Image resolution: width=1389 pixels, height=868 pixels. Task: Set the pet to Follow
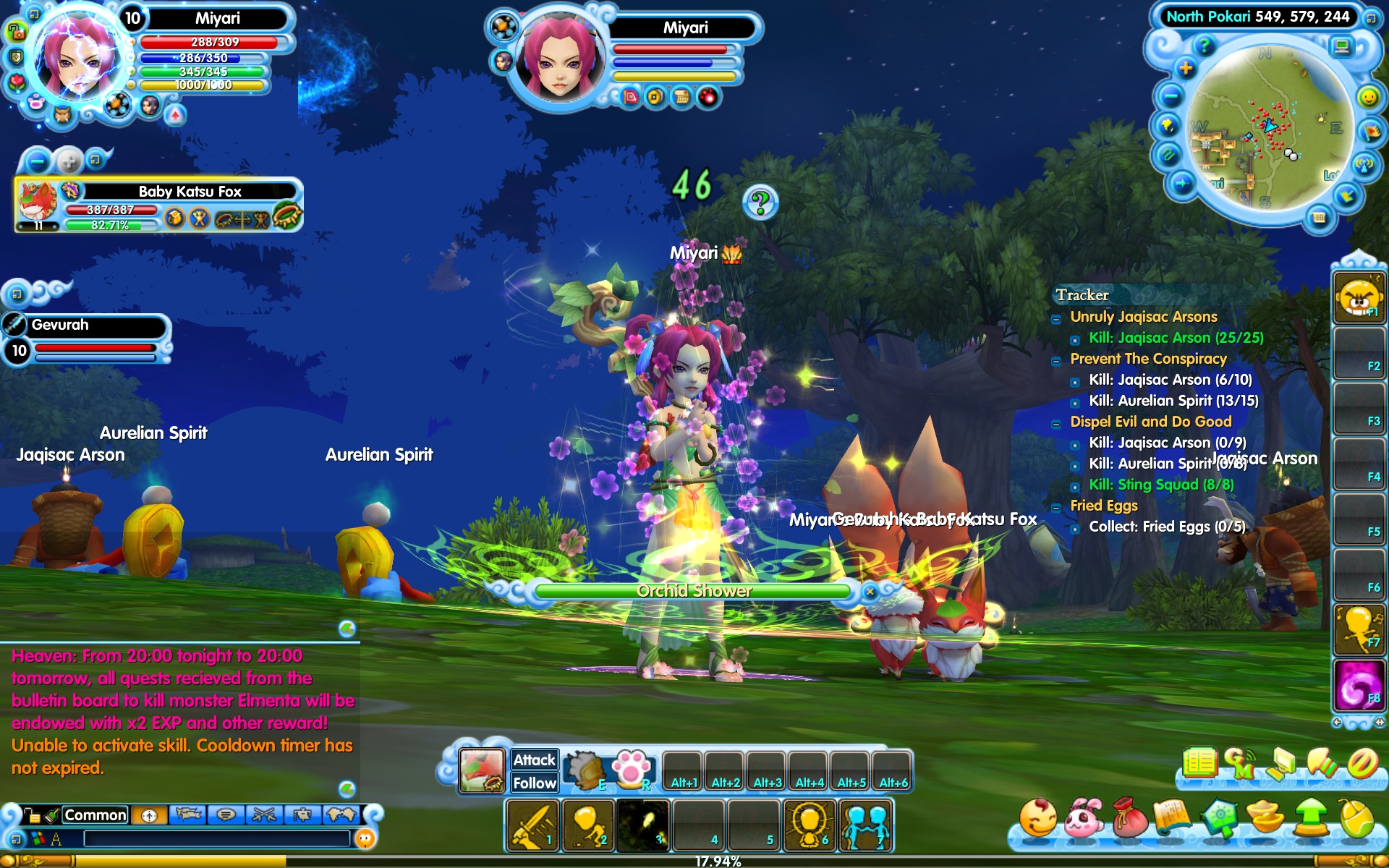(x=534, y=783)
